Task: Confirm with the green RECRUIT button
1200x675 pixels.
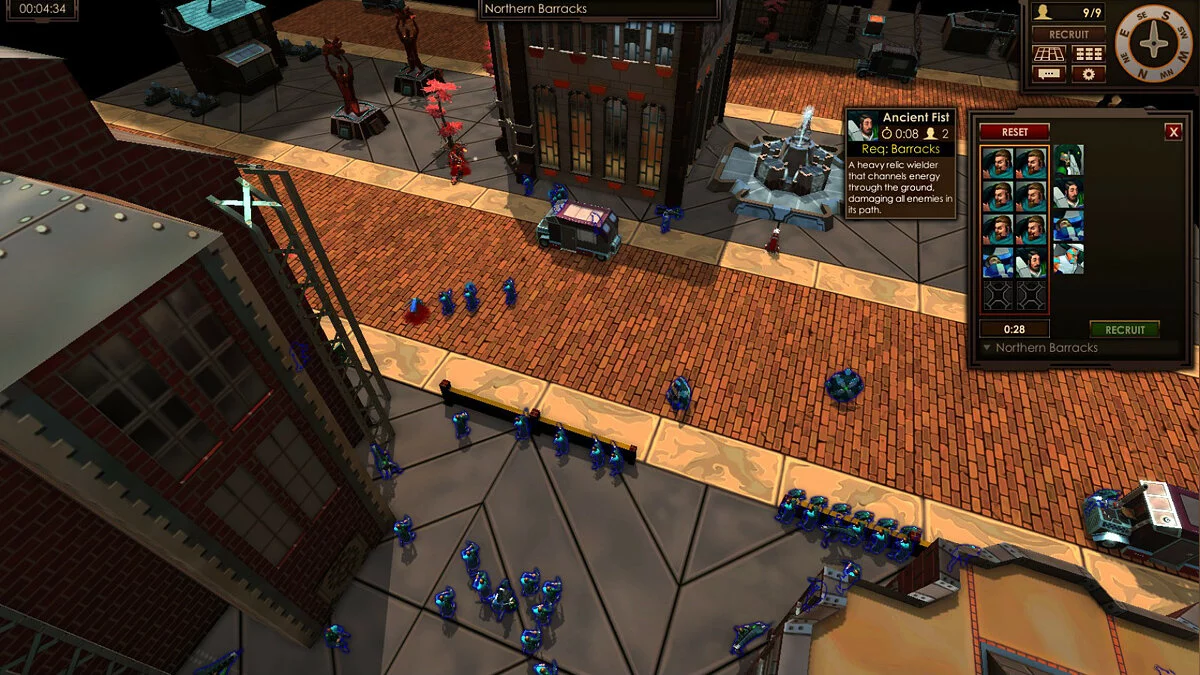Action: 1124,329
